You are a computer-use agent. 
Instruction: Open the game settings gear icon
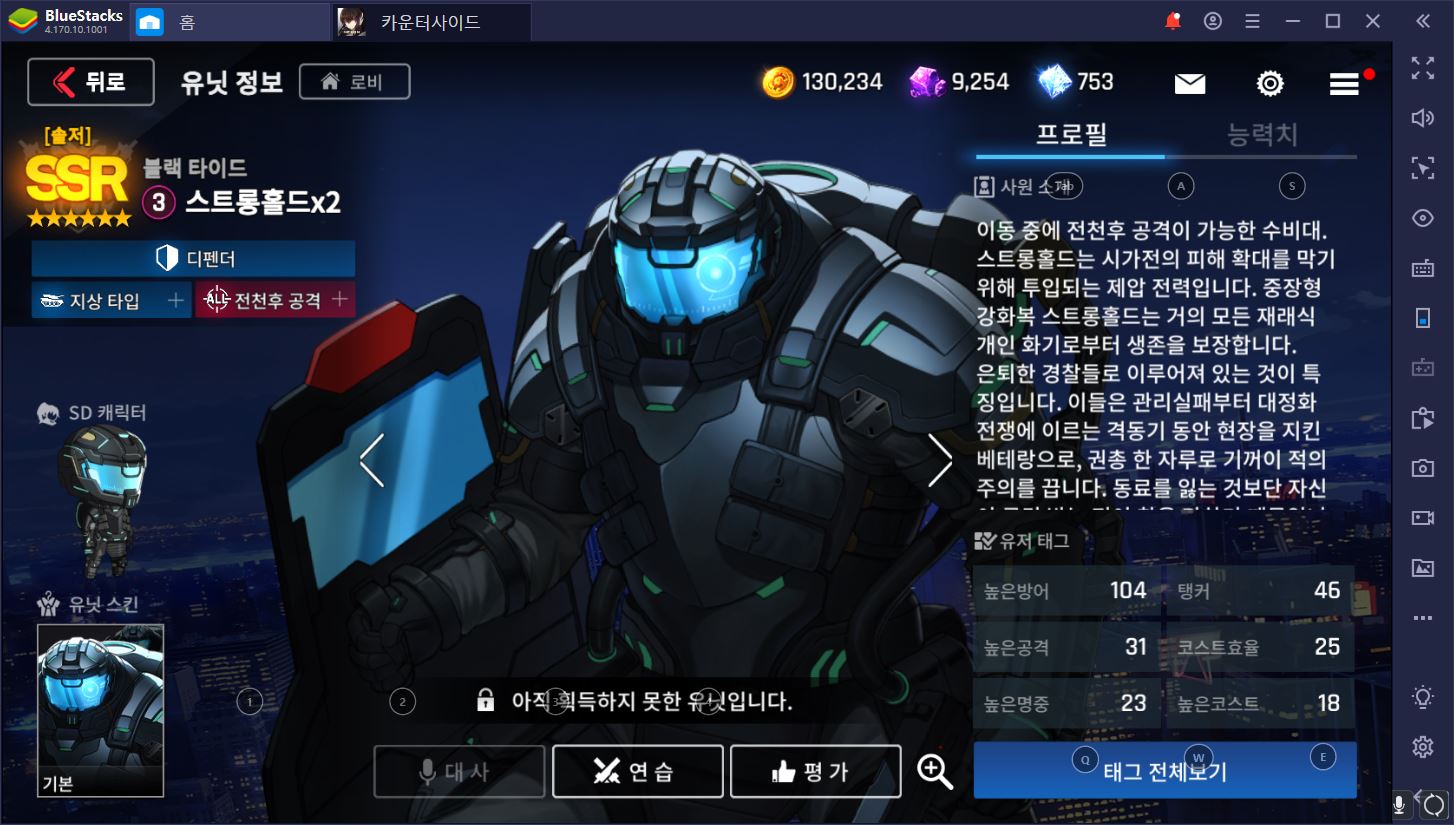(1269, 83)
